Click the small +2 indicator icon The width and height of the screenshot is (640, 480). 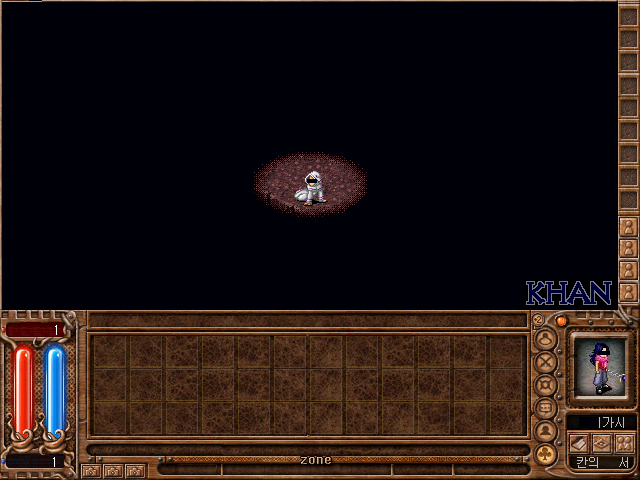tap(538, 320)
